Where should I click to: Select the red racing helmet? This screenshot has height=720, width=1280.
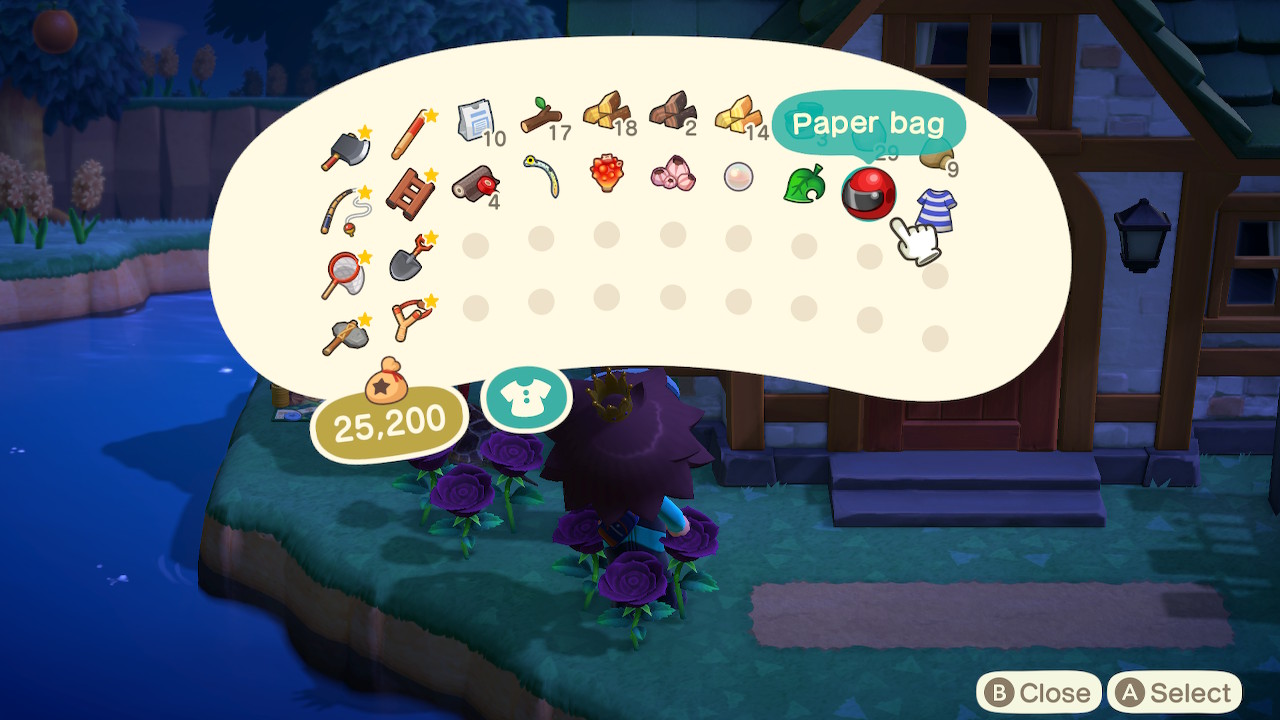click(868, 192)
